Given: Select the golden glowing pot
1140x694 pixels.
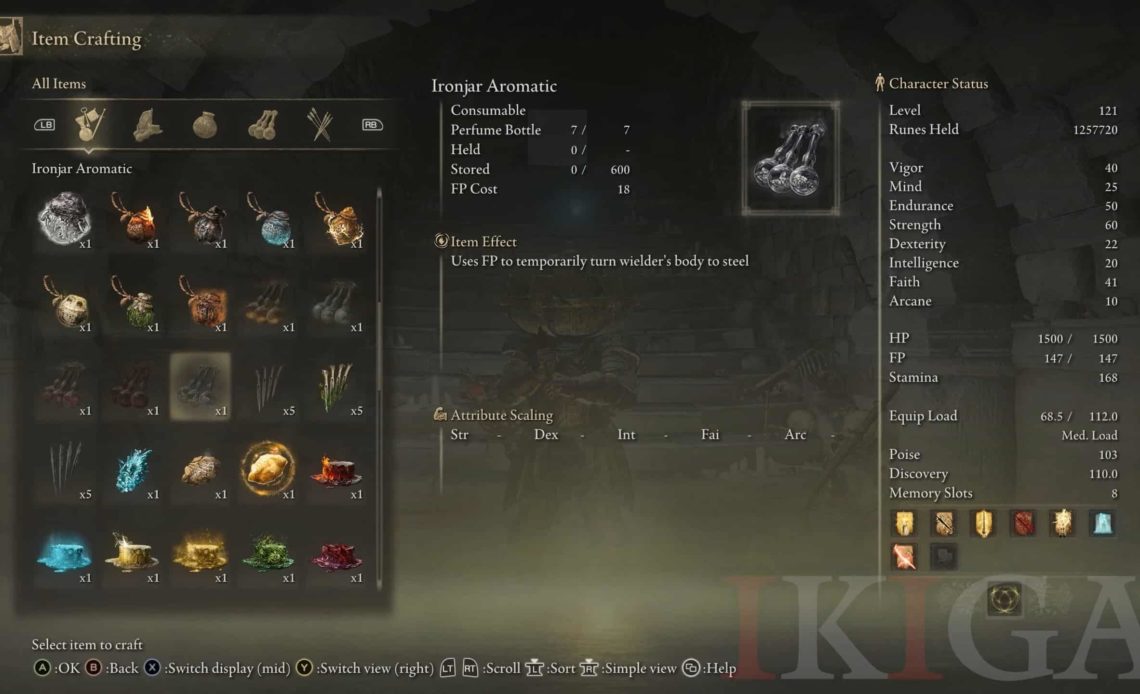Looking at the screenshot, I should [x=336, y=218].
